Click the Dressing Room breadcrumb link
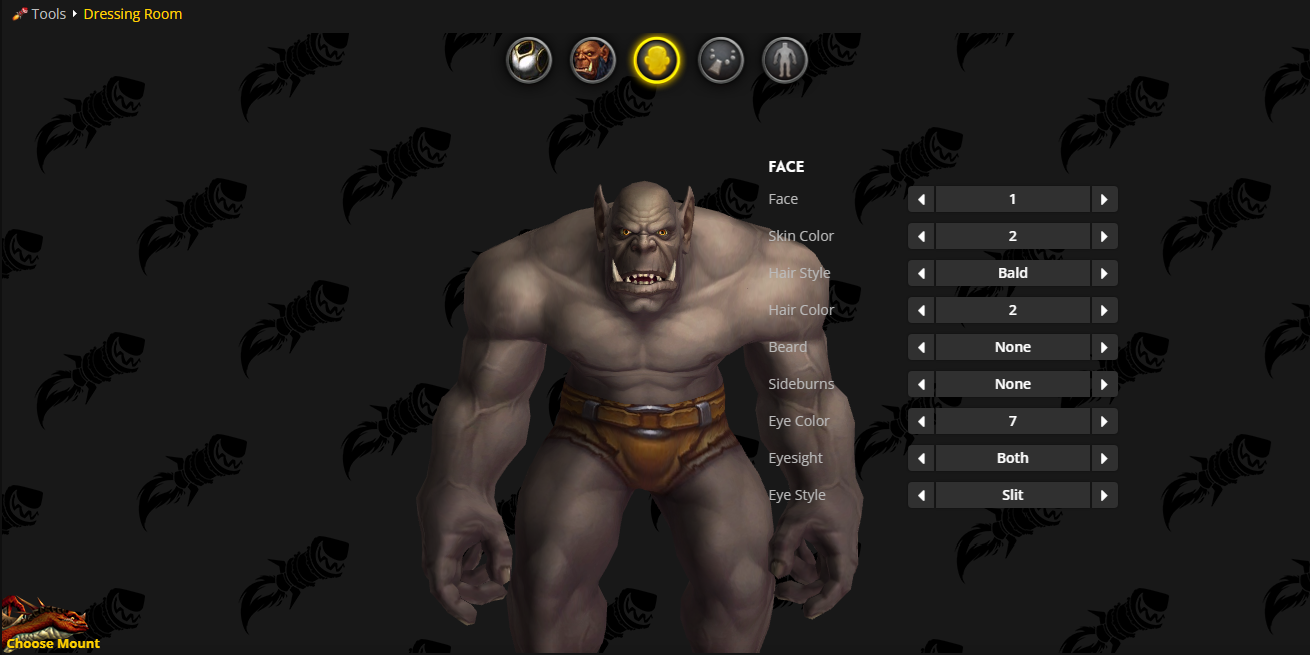Image resolution: width=1310 pixels, height=655 pixels. (x=133, y=14)
